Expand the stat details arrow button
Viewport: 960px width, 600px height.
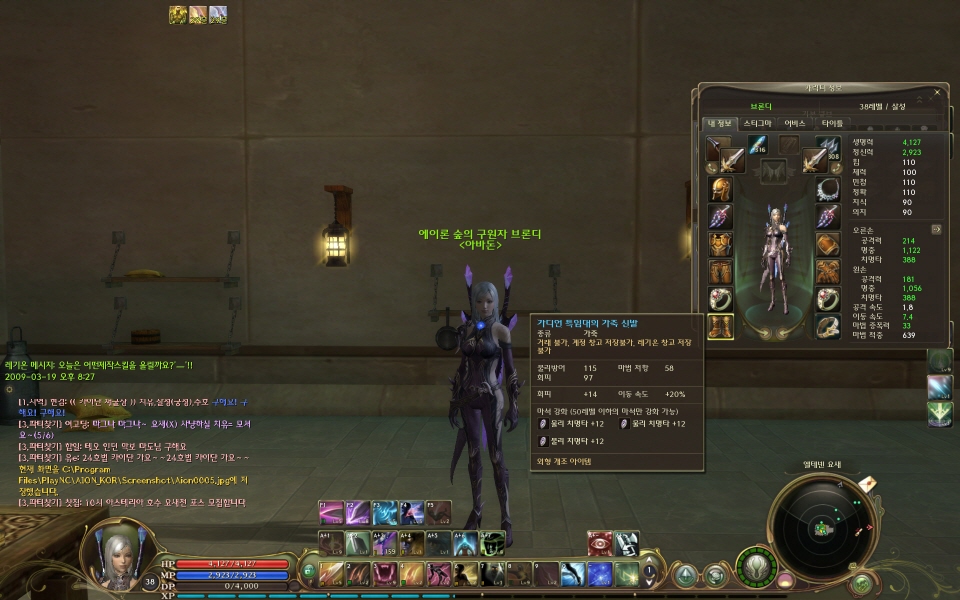[936, 229]
